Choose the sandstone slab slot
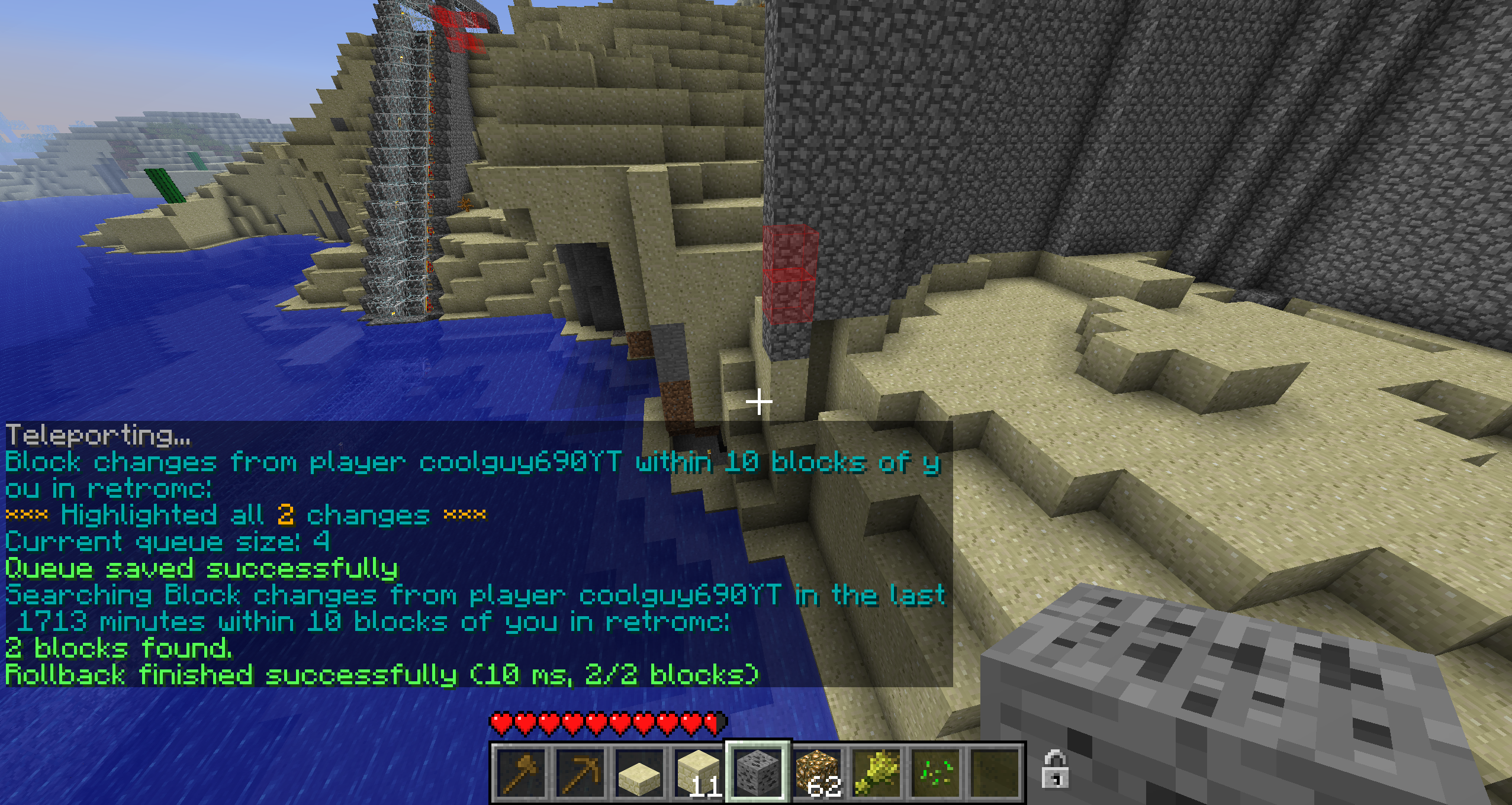The width and height of the screenshot is (1512, 805). (639, 772)
